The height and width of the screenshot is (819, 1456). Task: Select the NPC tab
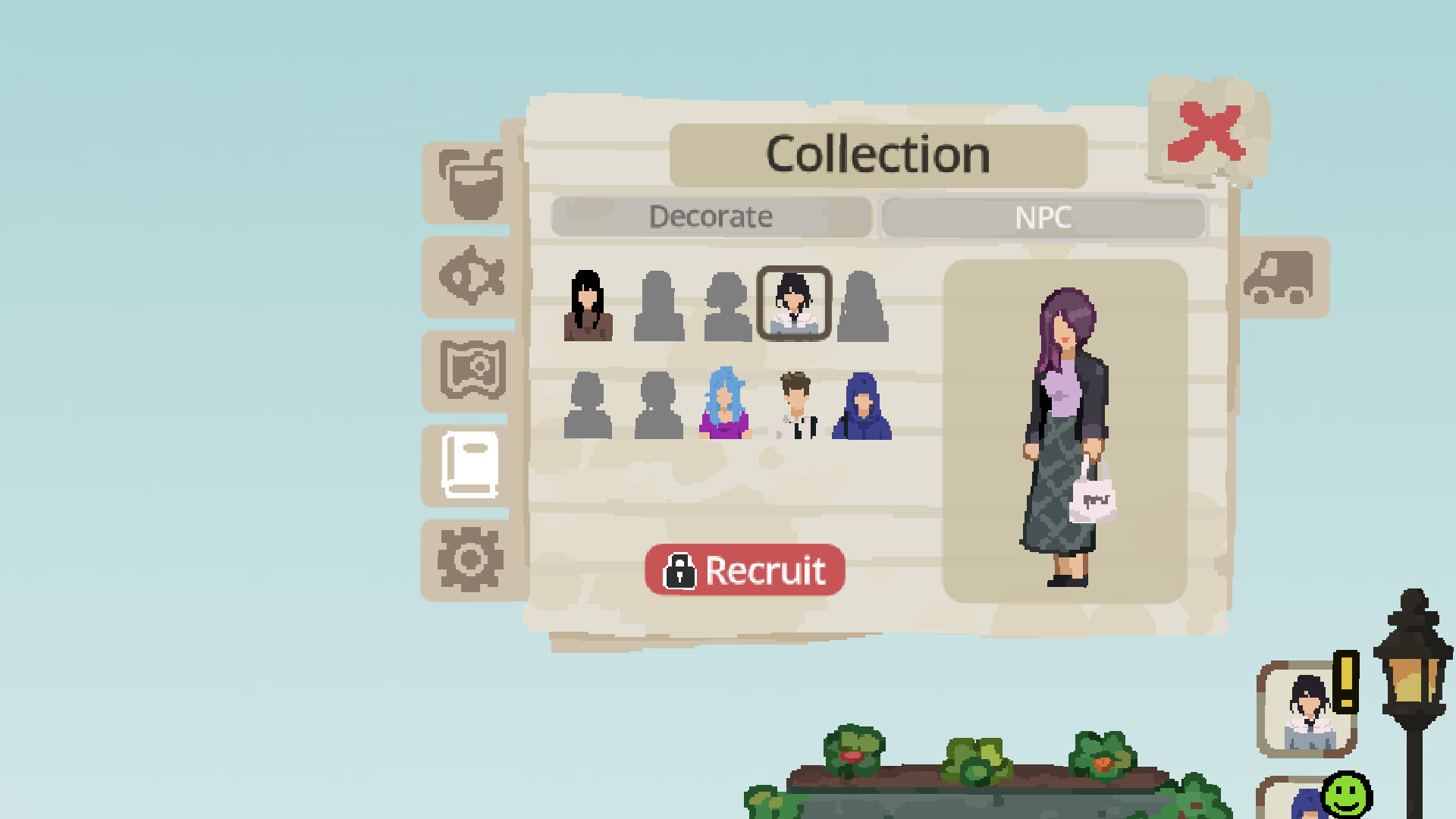coord(1043,218)
